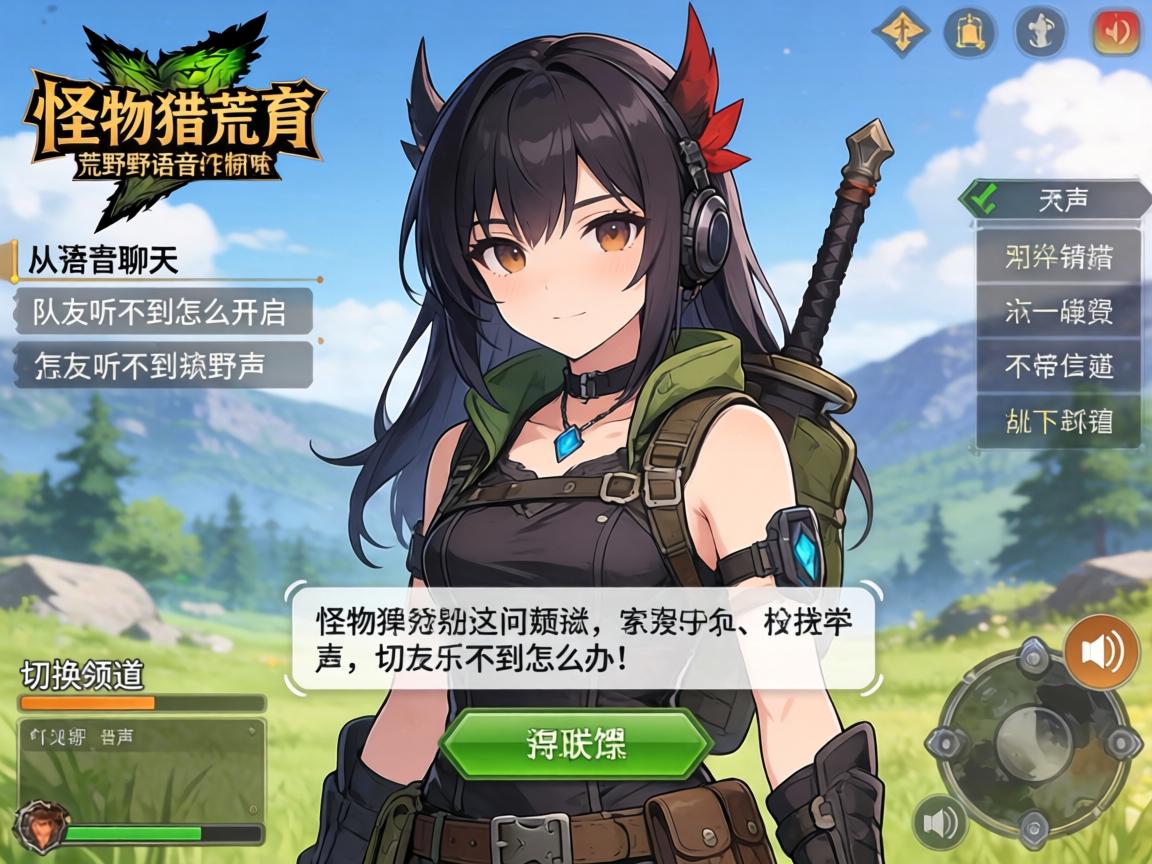
Task: Click the round icon left of red speaker
Action: pyautogui.click(x=1040, y=33)
